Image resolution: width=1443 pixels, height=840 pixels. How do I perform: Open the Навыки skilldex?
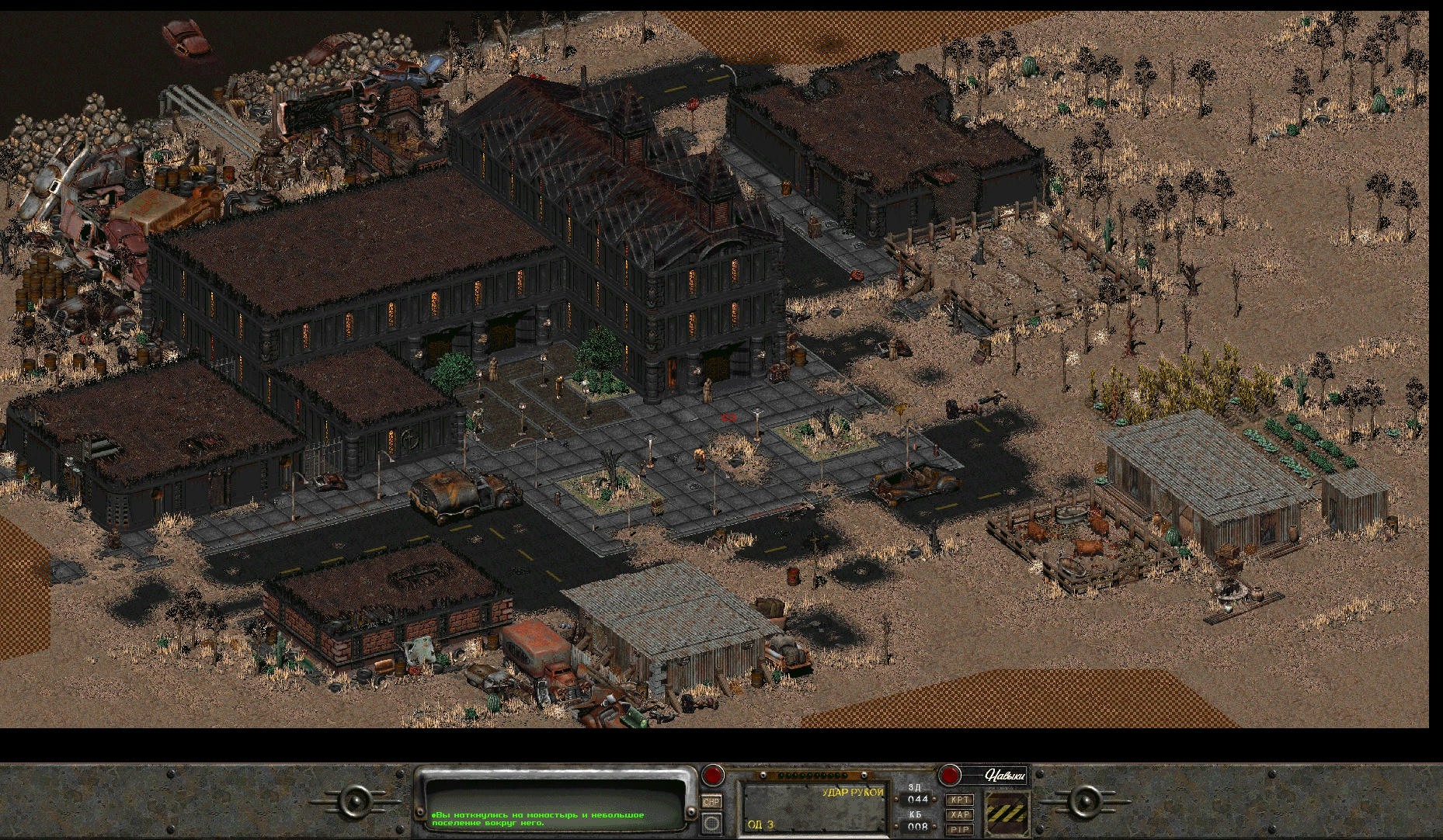(1004, 775)
